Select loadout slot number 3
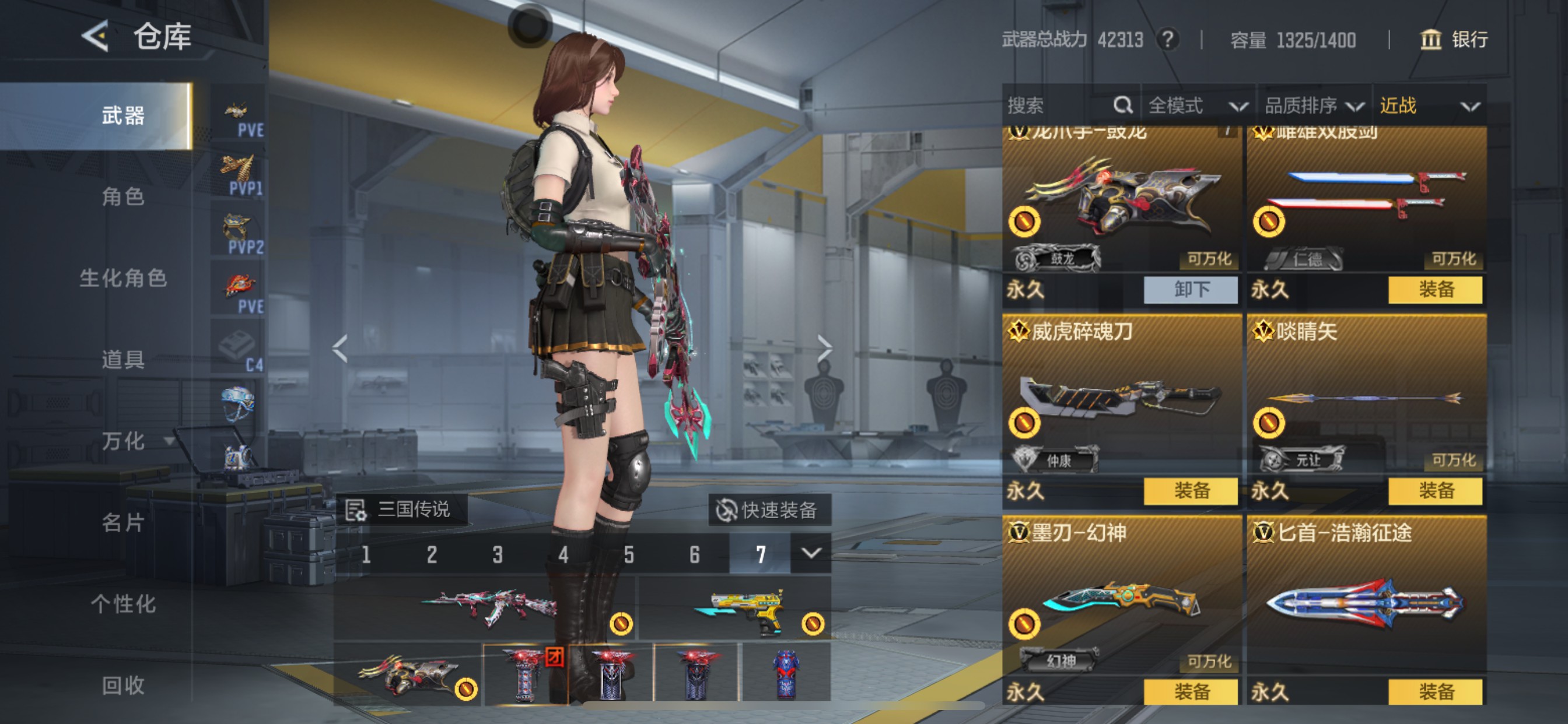Viewport: 1568px width, 724px height. point(498,554)
